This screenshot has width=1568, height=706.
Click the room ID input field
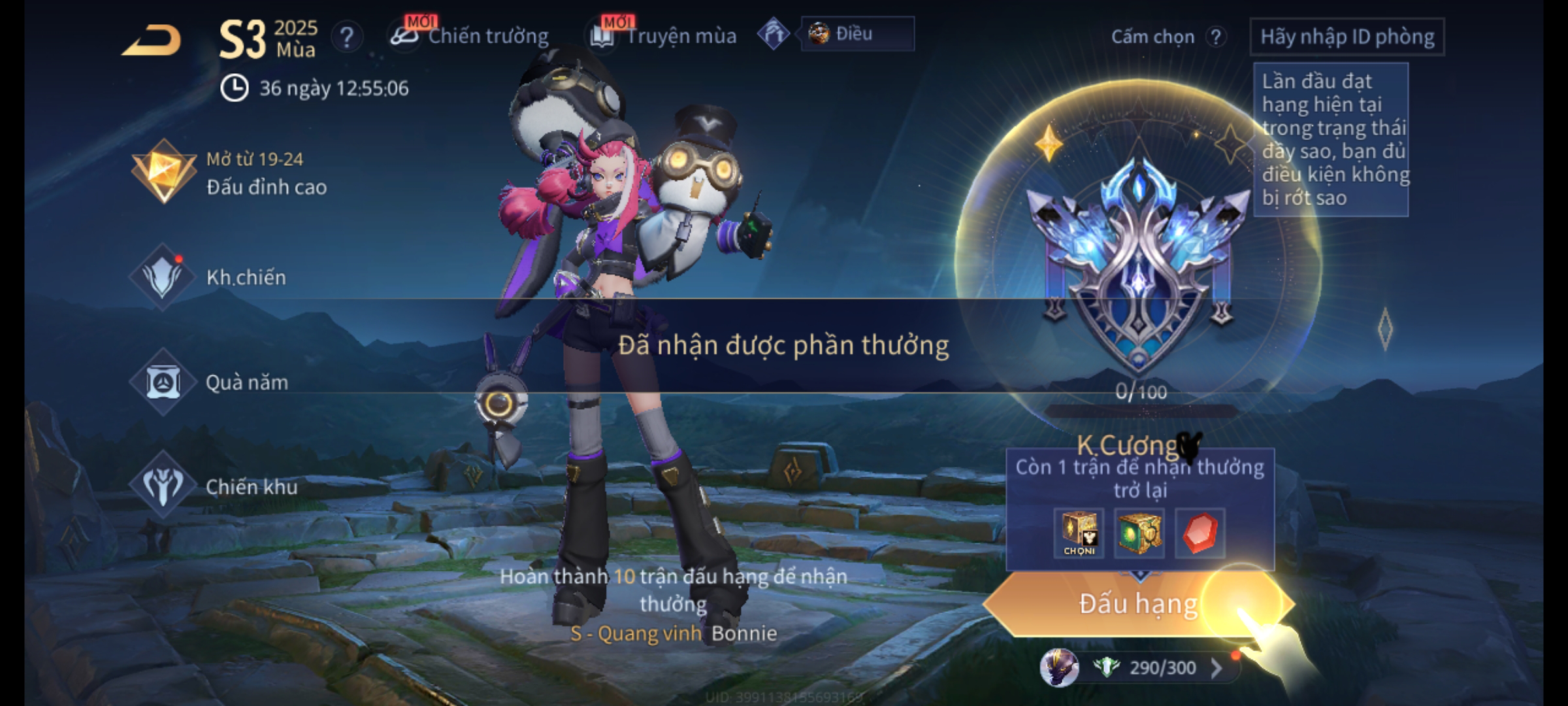click(1347, 37)
